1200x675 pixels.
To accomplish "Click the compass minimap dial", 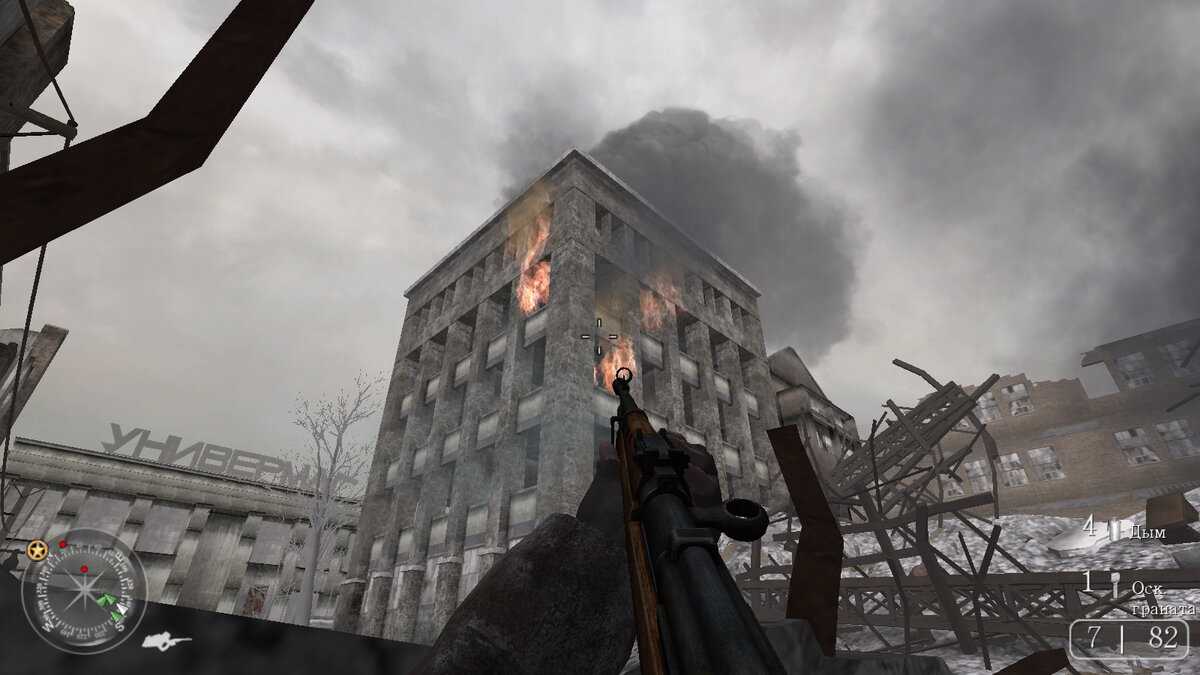I will pos(84,591).
